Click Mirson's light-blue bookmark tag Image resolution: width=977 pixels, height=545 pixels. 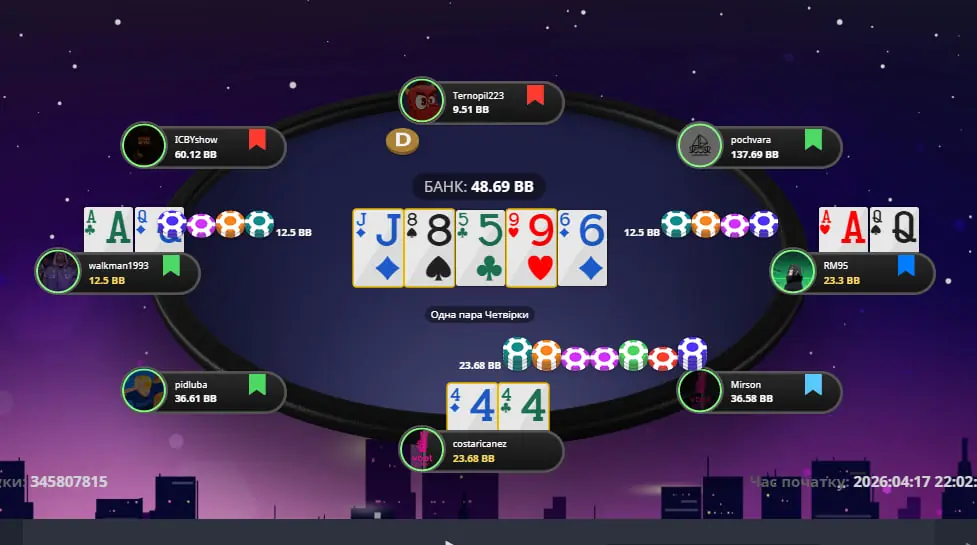[x=813, y=384]
